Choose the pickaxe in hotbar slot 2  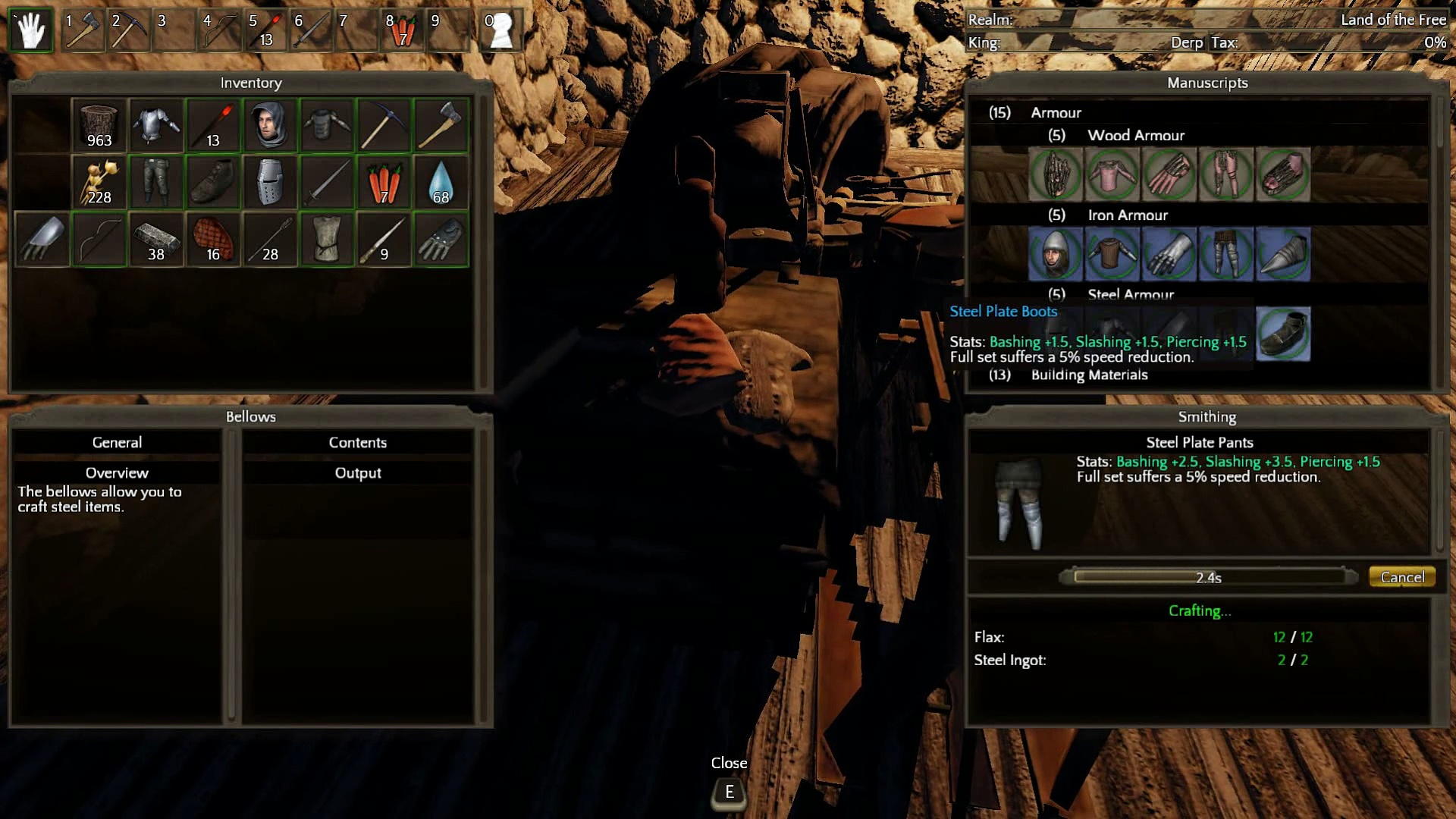click(129, 30)
